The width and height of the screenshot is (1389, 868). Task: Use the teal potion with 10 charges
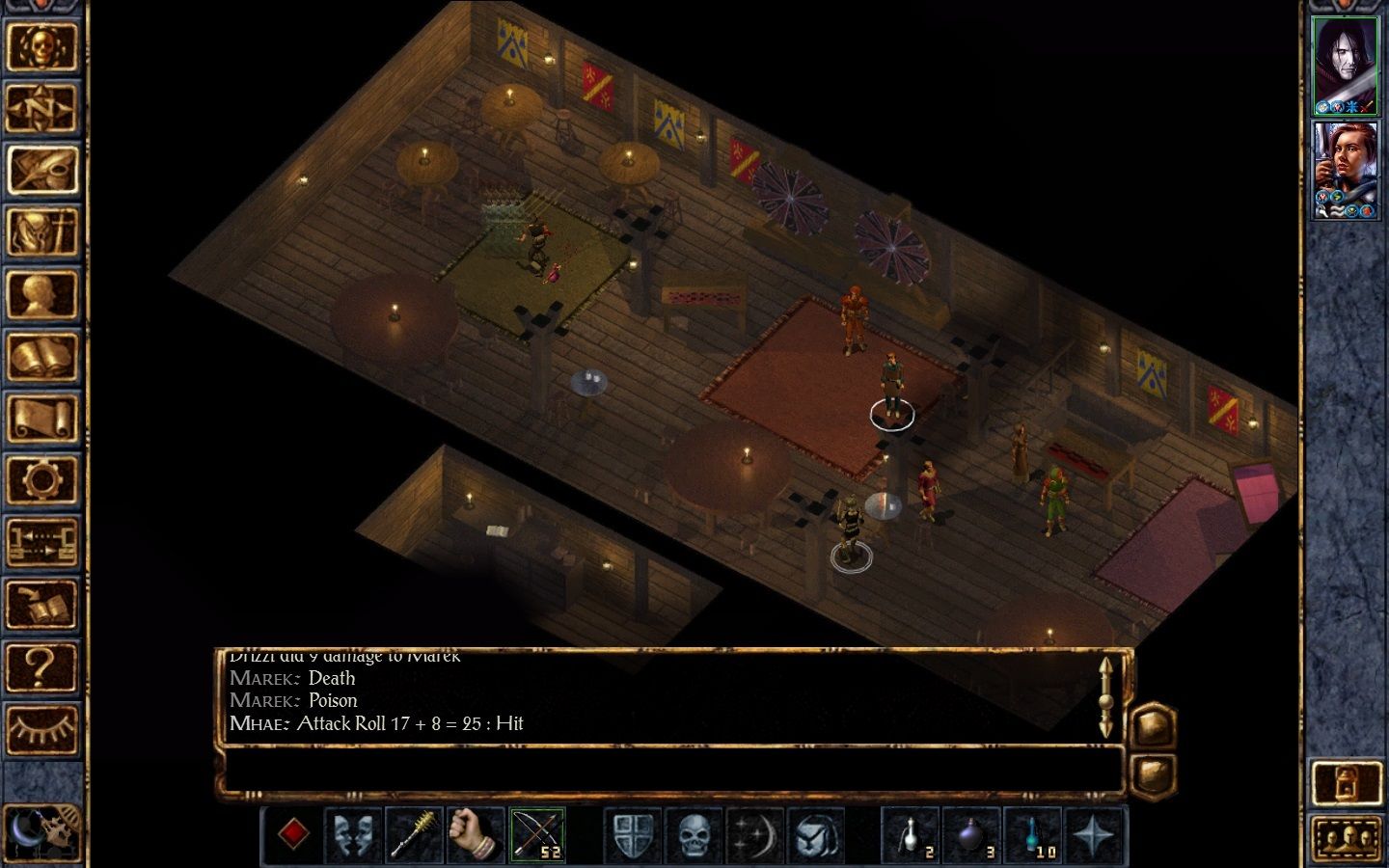click(x=1033, y=834)
